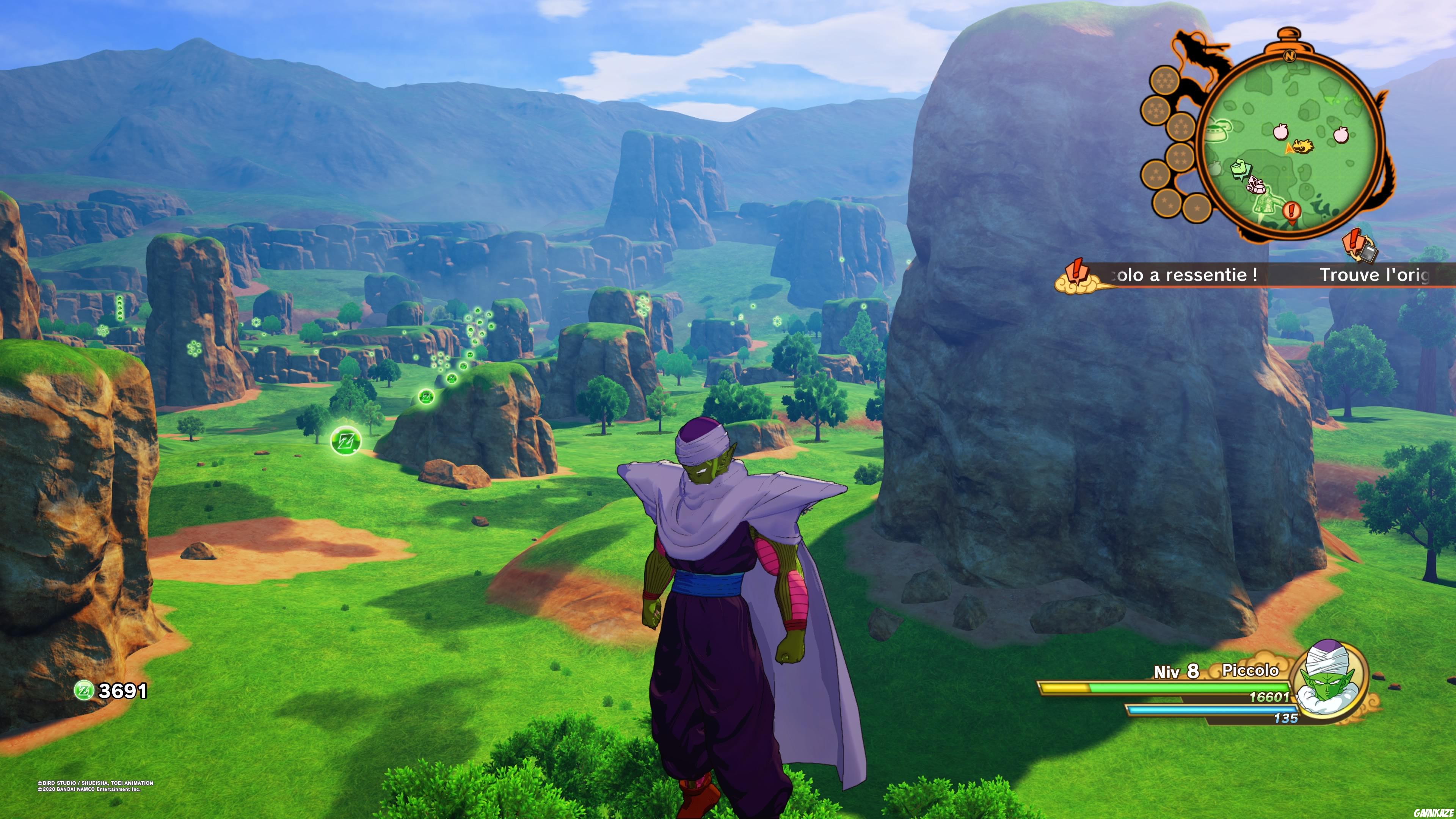Select the red exclamation quest marker on minimap
The height and width of the screenshot is (819, 1456).
tap(1291, 212)
